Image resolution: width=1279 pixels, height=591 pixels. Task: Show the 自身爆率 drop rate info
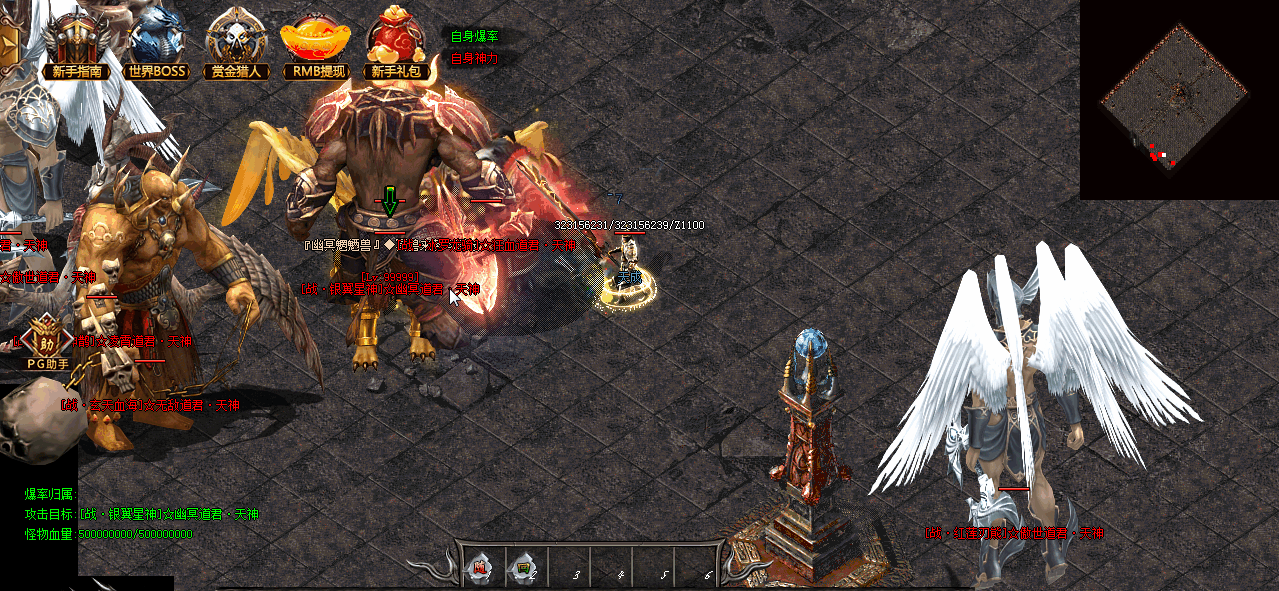point(474,36)
